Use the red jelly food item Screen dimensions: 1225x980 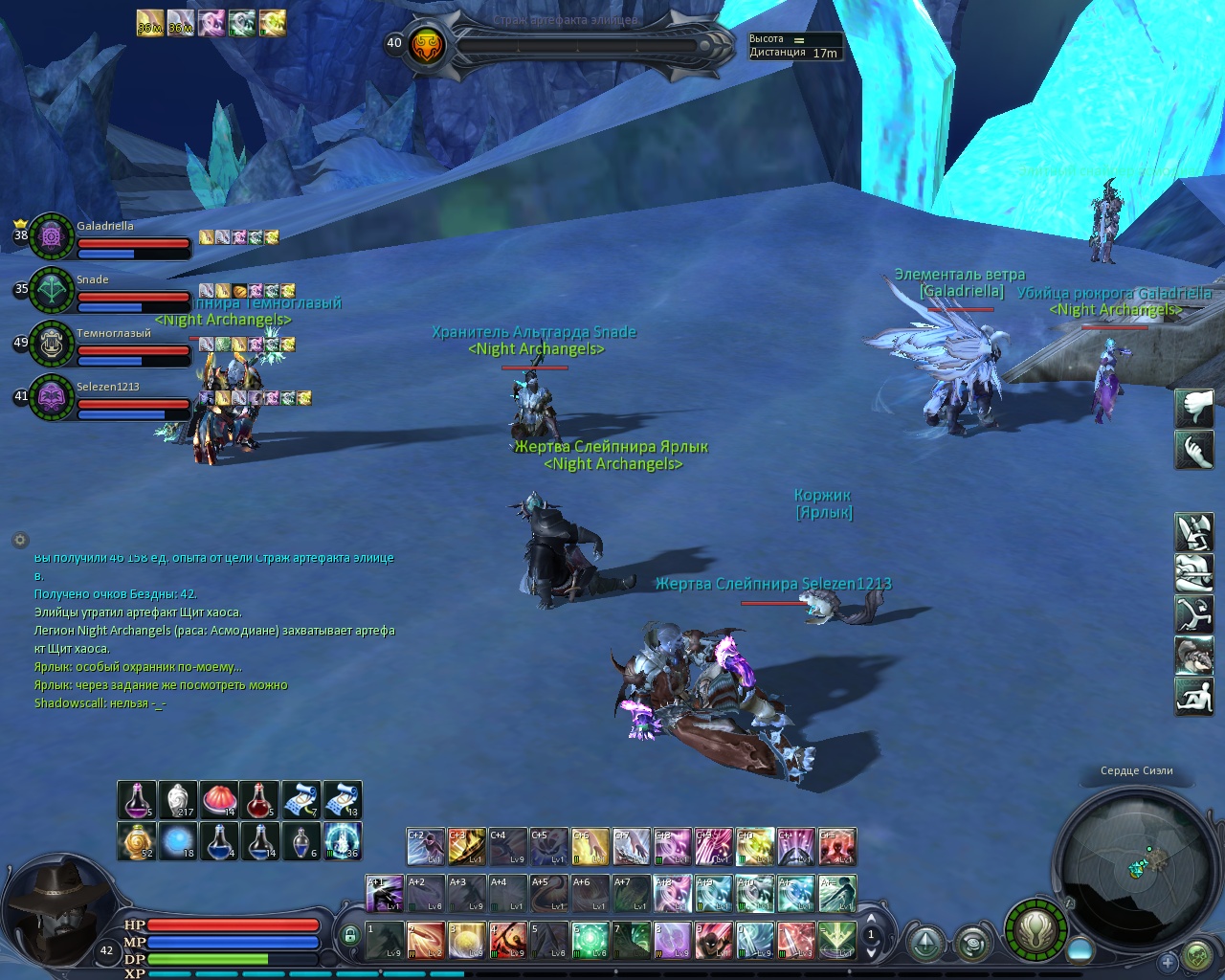point(219,800)
